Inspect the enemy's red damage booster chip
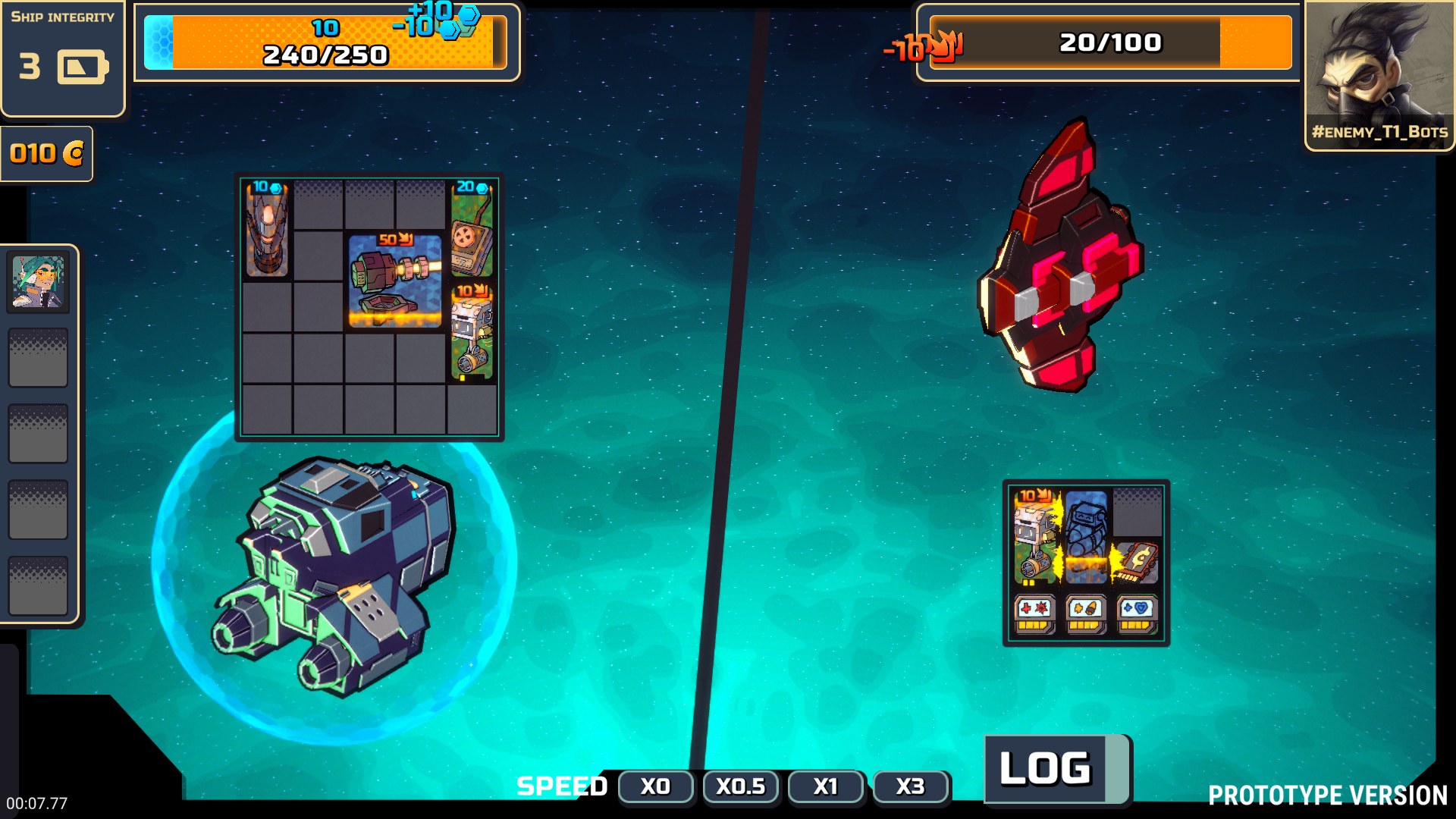Image resolution: width=1456 pixels, height=819 pixels. point(1034,613)
